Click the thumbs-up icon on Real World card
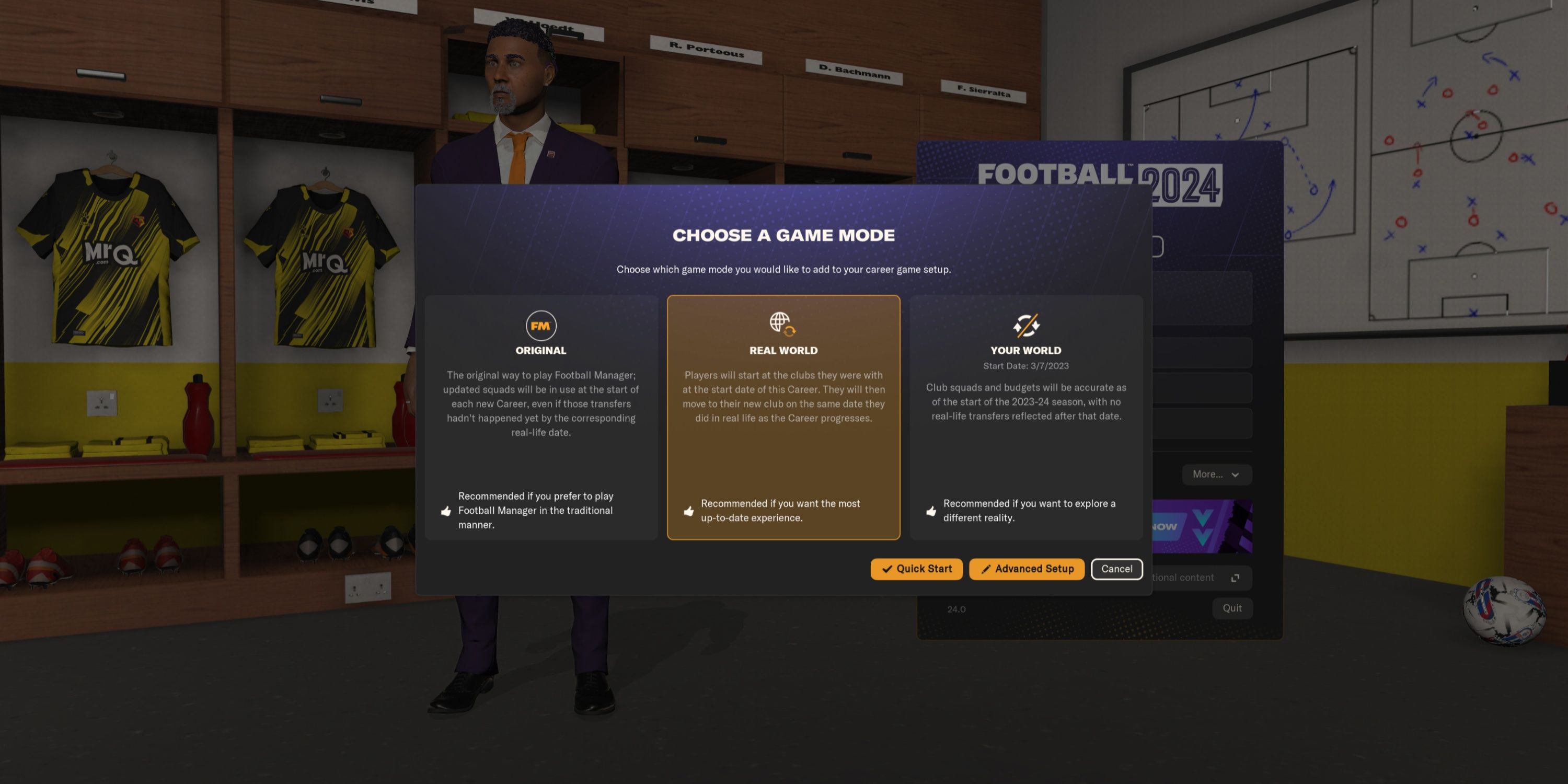The height and width of the screenshot is (784, 1568). click(689, 511)
